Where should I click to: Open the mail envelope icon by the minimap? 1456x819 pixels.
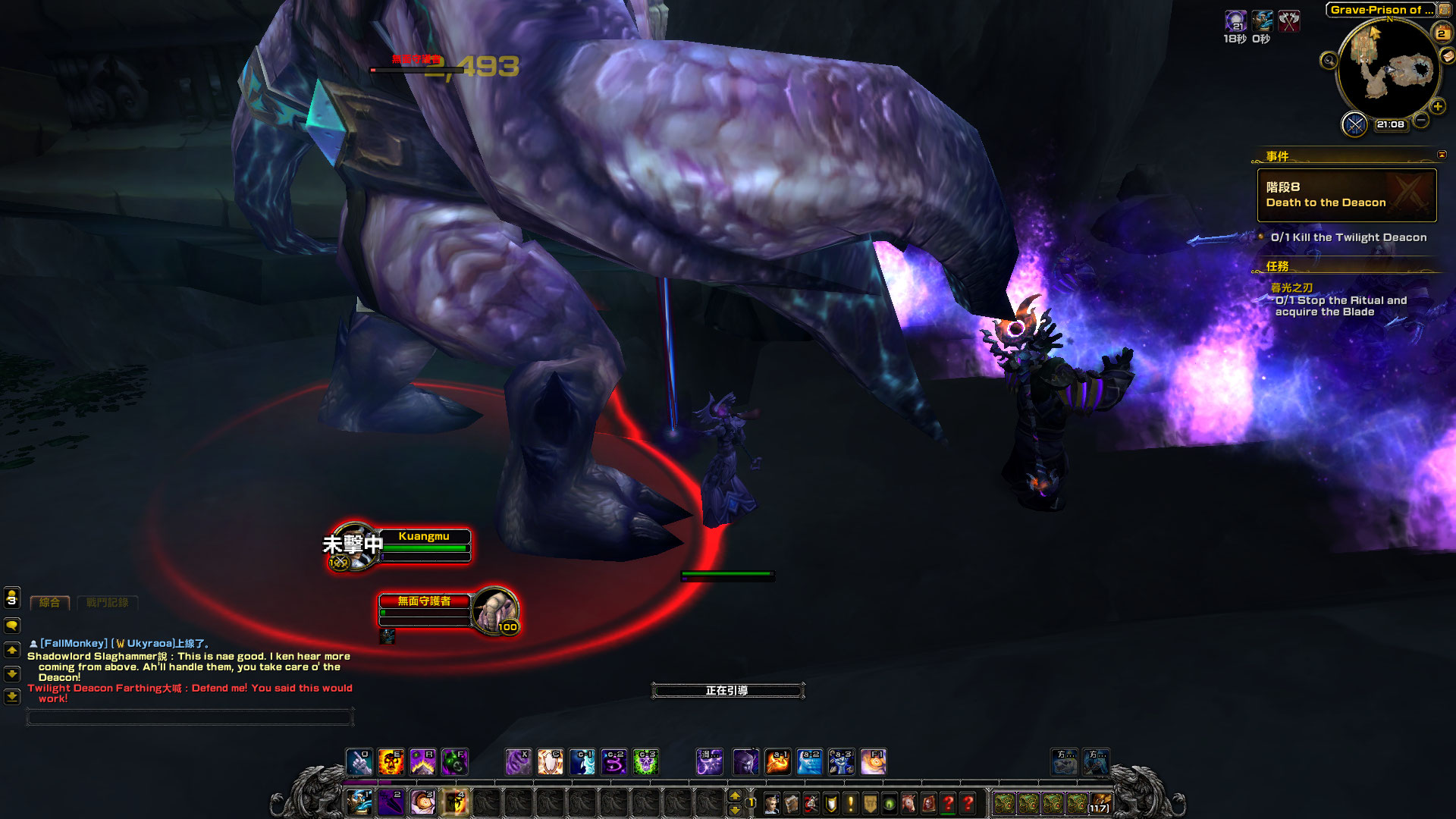tap(1448, 55)
